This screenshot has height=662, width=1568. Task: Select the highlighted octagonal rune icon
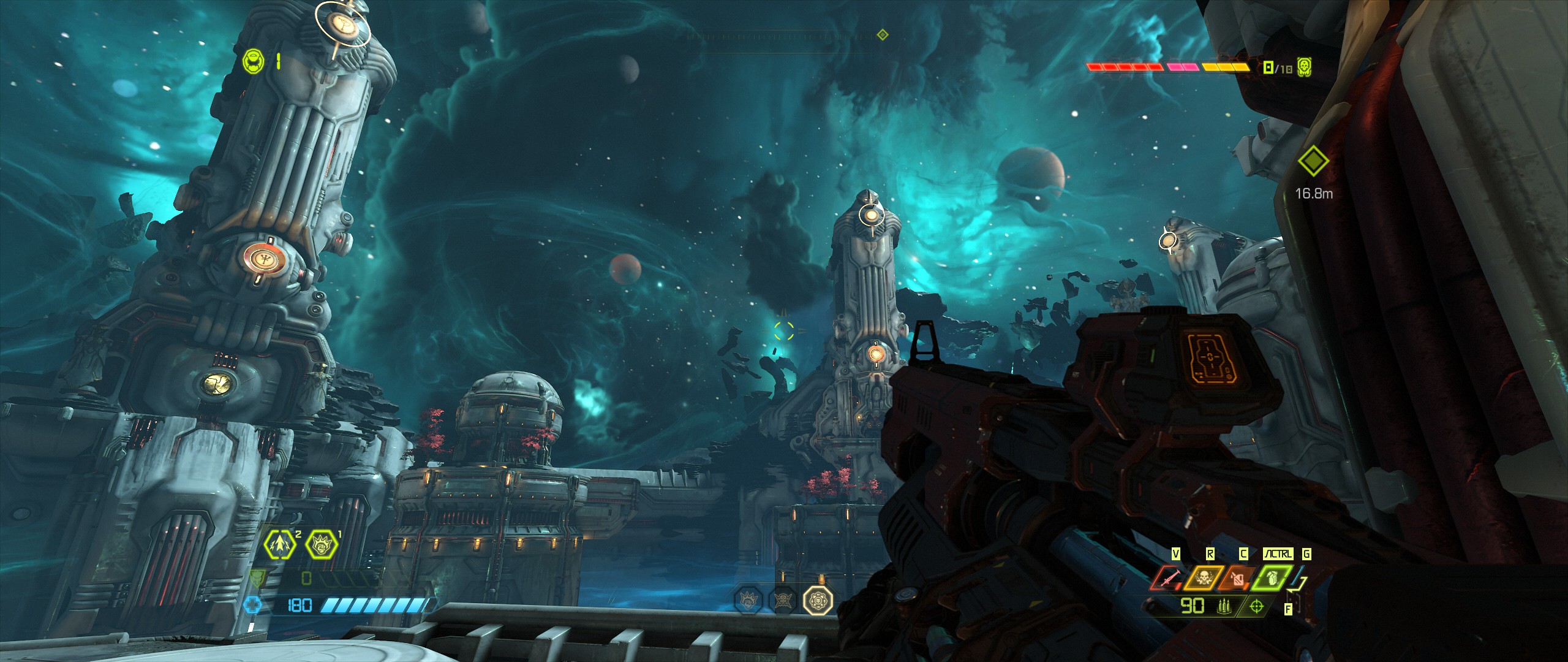(818, 600)
